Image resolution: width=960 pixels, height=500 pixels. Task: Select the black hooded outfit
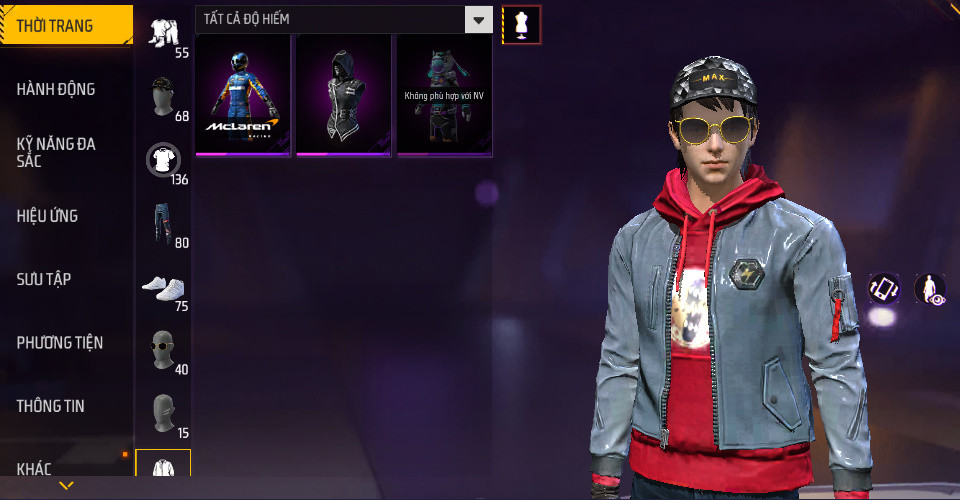coord(343,95)
